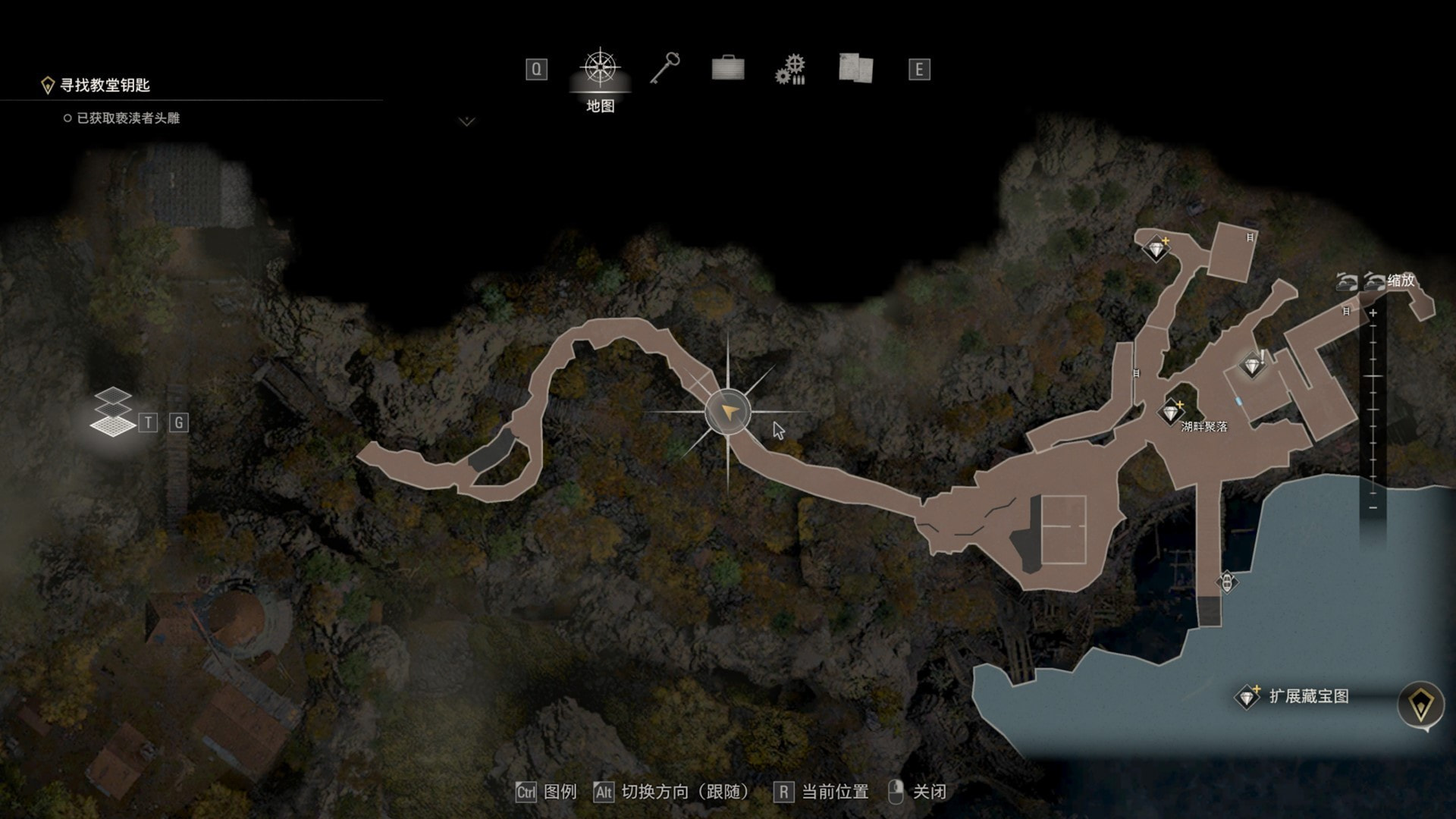Viewport: 1456px width, 819px height.
Task: Click the 寻找教堂钥匙 objective tracker
Action: coord(104,85)
